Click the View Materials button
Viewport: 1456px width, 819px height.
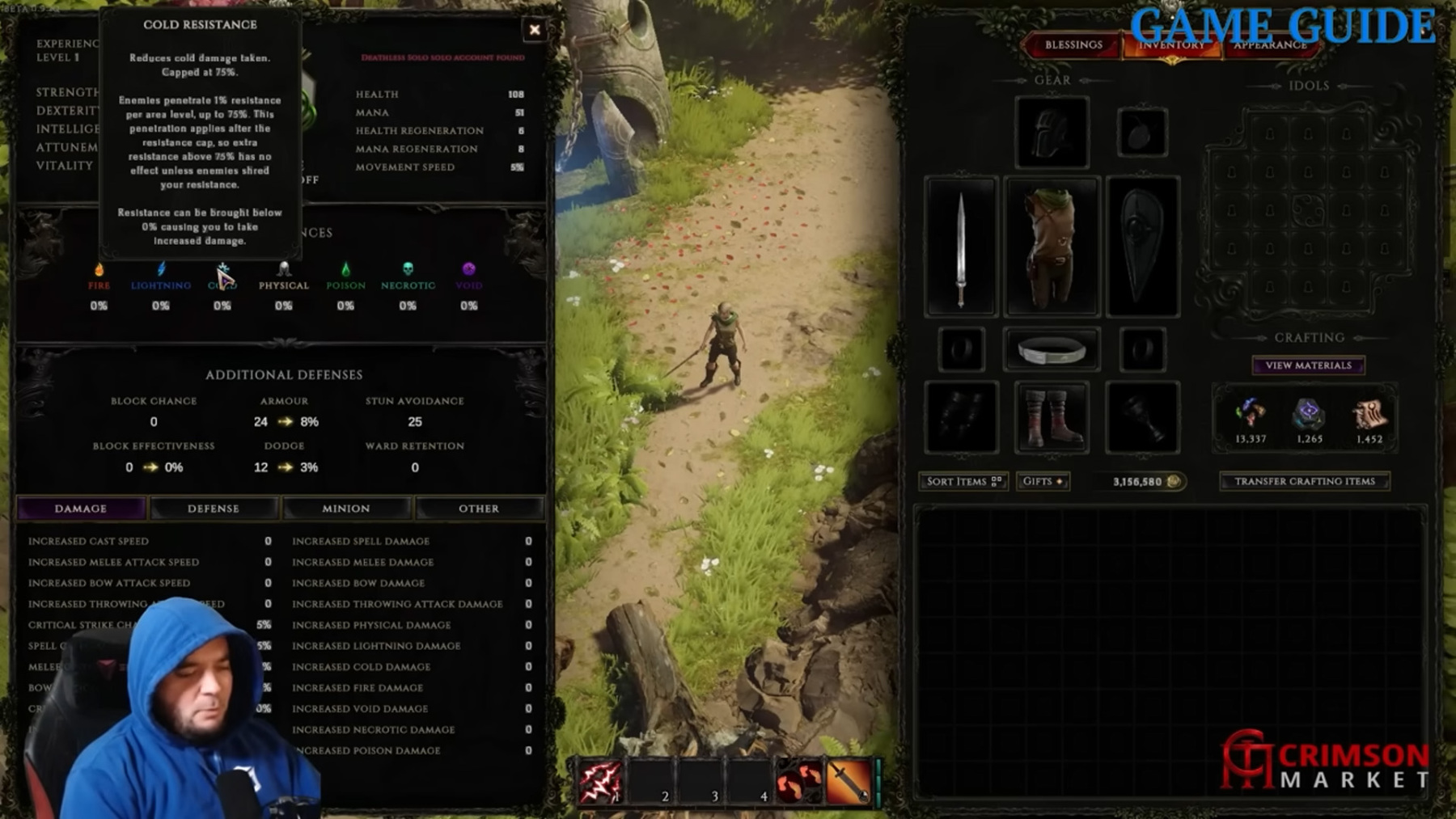1308,365
